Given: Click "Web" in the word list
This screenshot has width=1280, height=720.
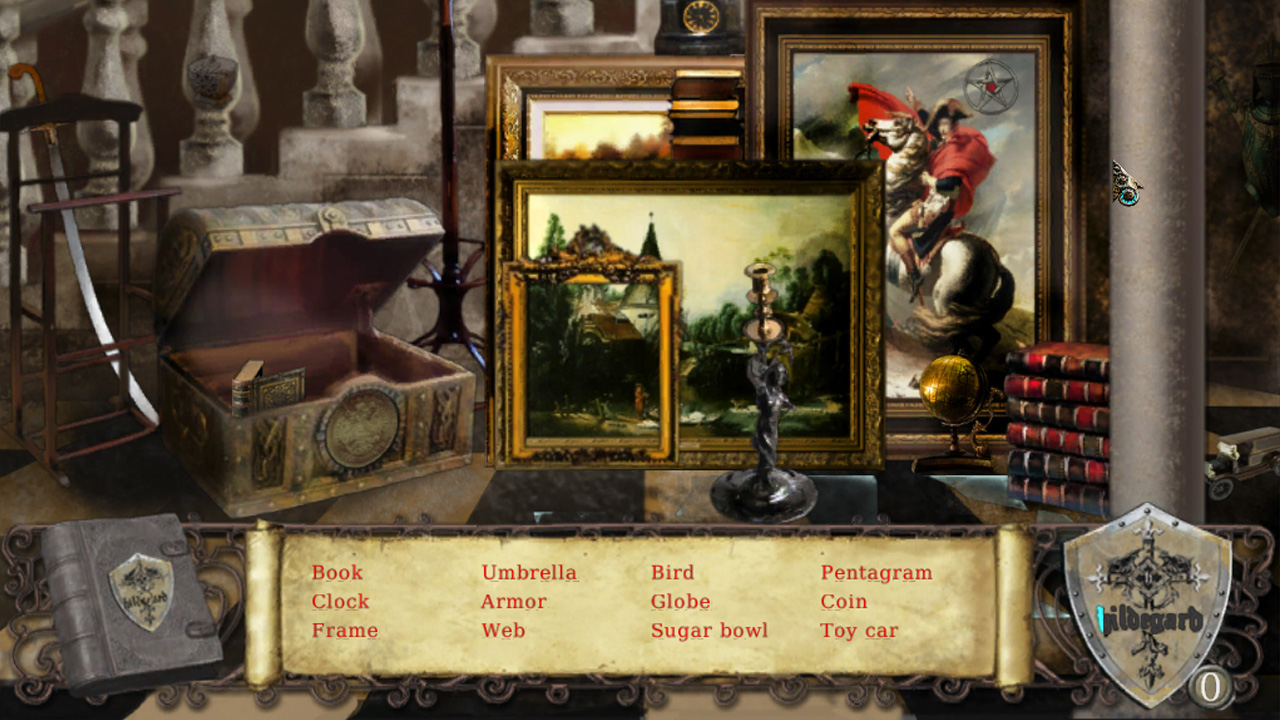Looking at the screenshot, I should (x=503, y=631).
